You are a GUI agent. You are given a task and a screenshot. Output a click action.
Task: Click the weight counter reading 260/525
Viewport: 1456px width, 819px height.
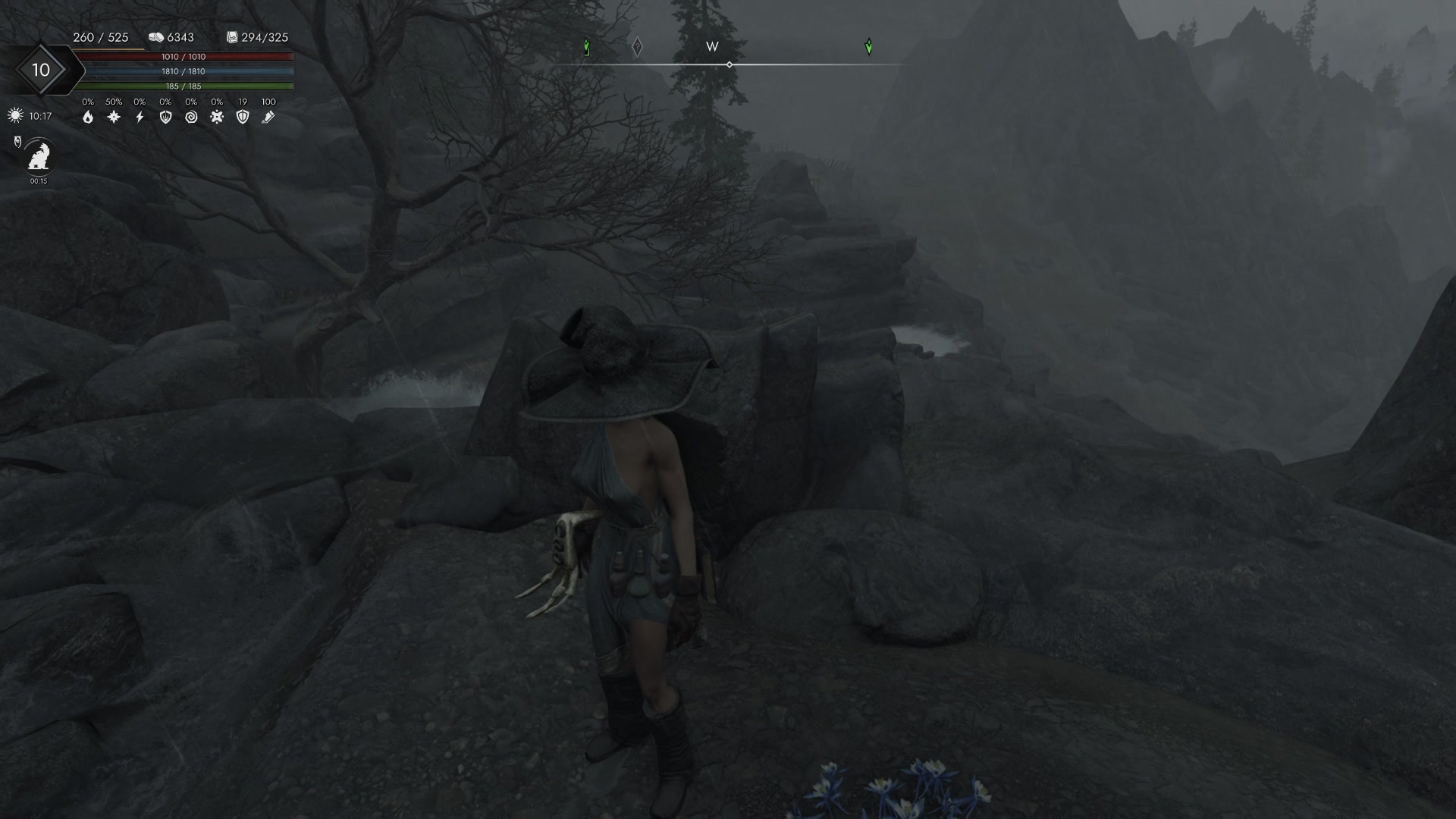[100, 36]
